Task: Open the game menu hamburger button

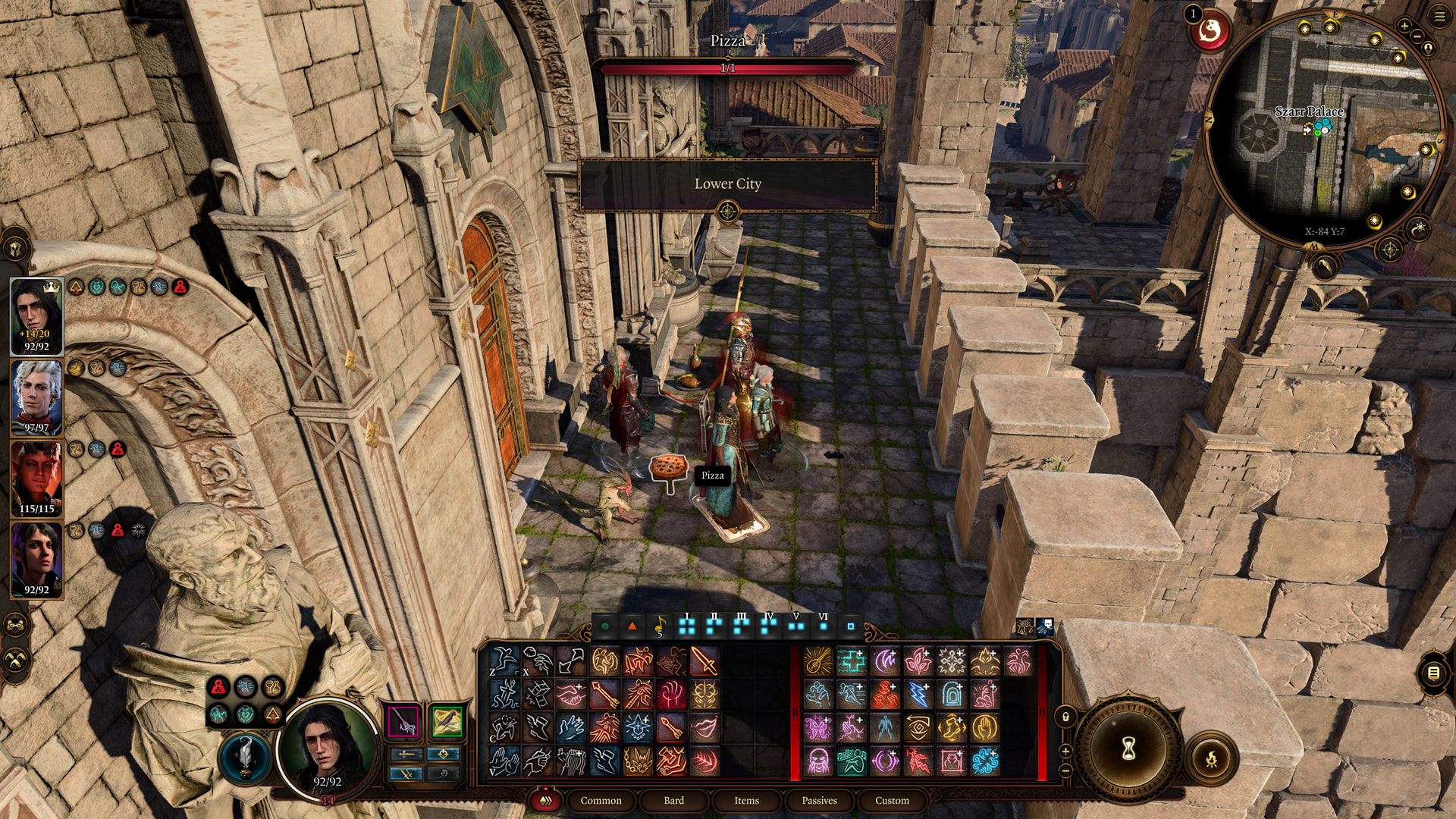Action: 1439,17
